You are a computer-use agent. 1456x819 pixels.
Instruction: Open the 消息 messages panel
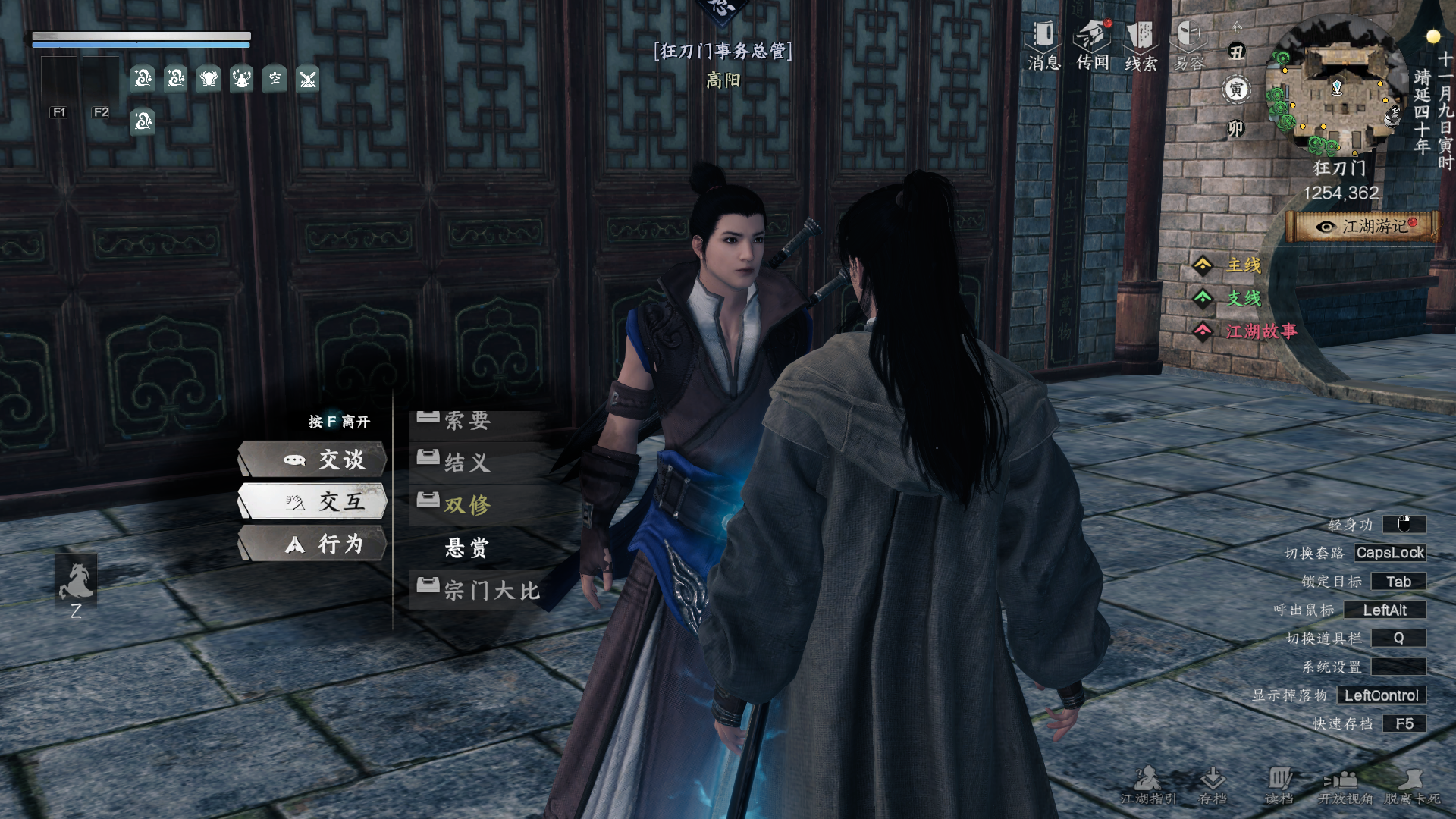1043,45
